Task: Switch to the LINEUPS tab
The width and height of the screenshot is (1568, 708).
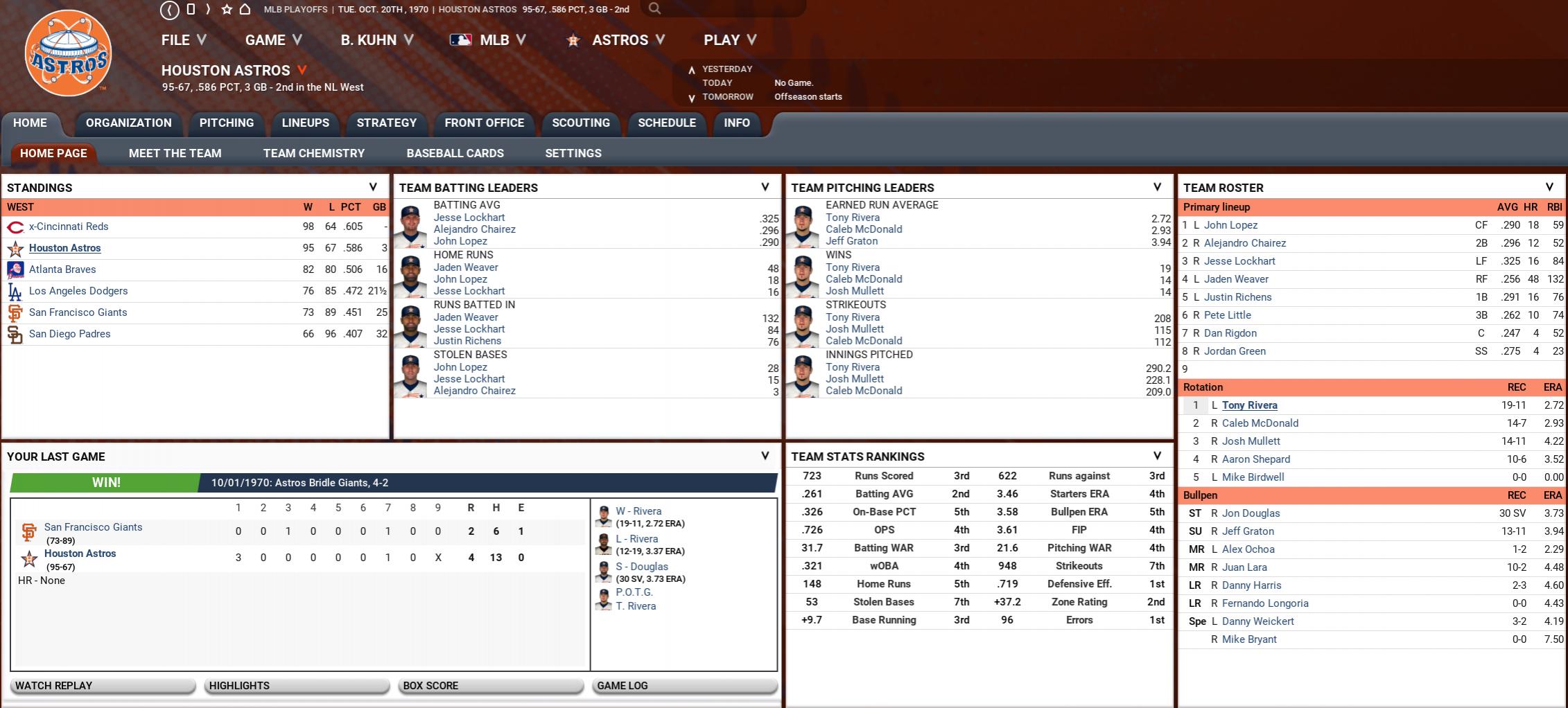Action: 305,123
